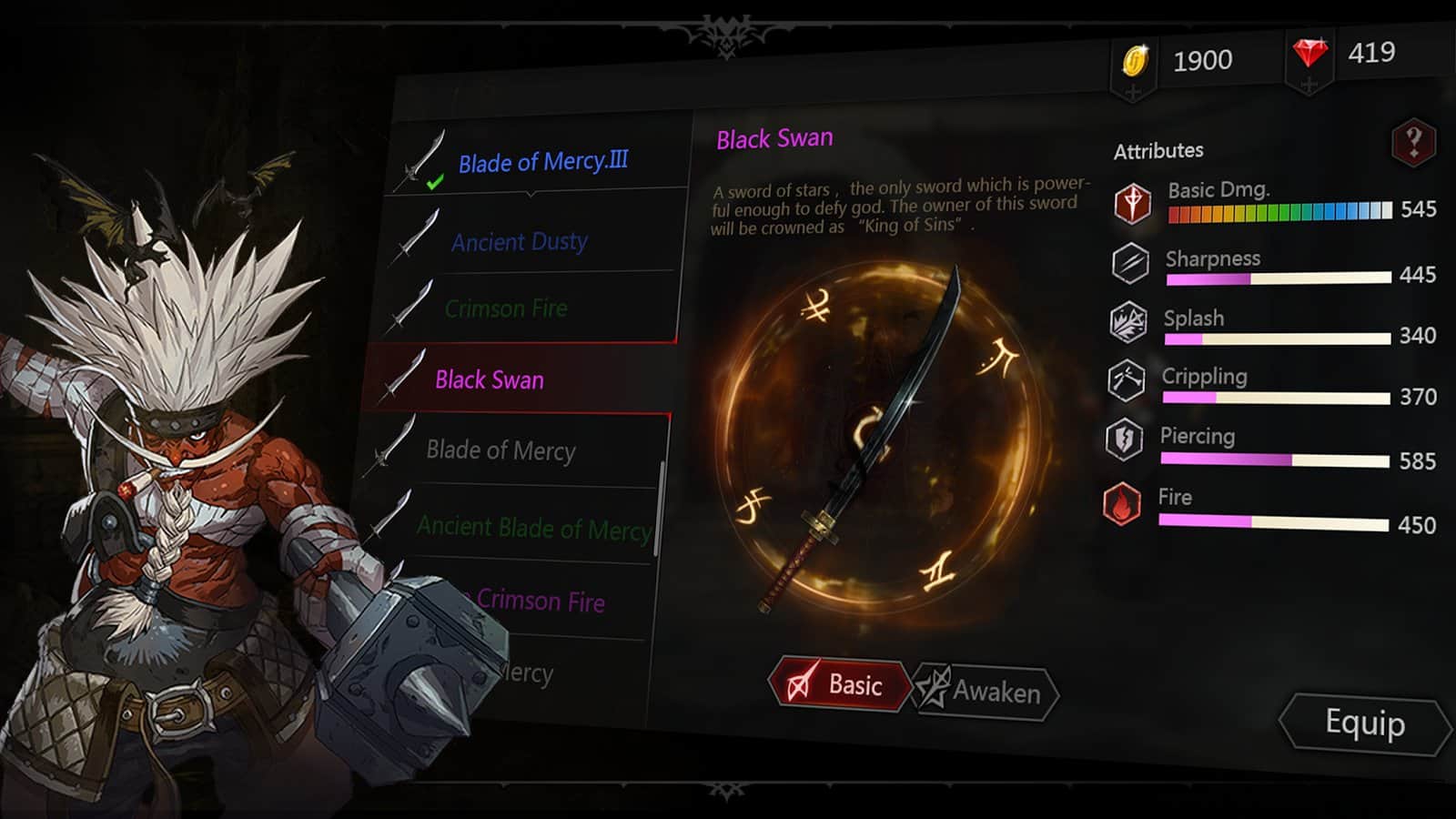The width and height of the screenshot is (1456, 819).
Task: Click the Sharpness attribute icon
Action: 1128,264
